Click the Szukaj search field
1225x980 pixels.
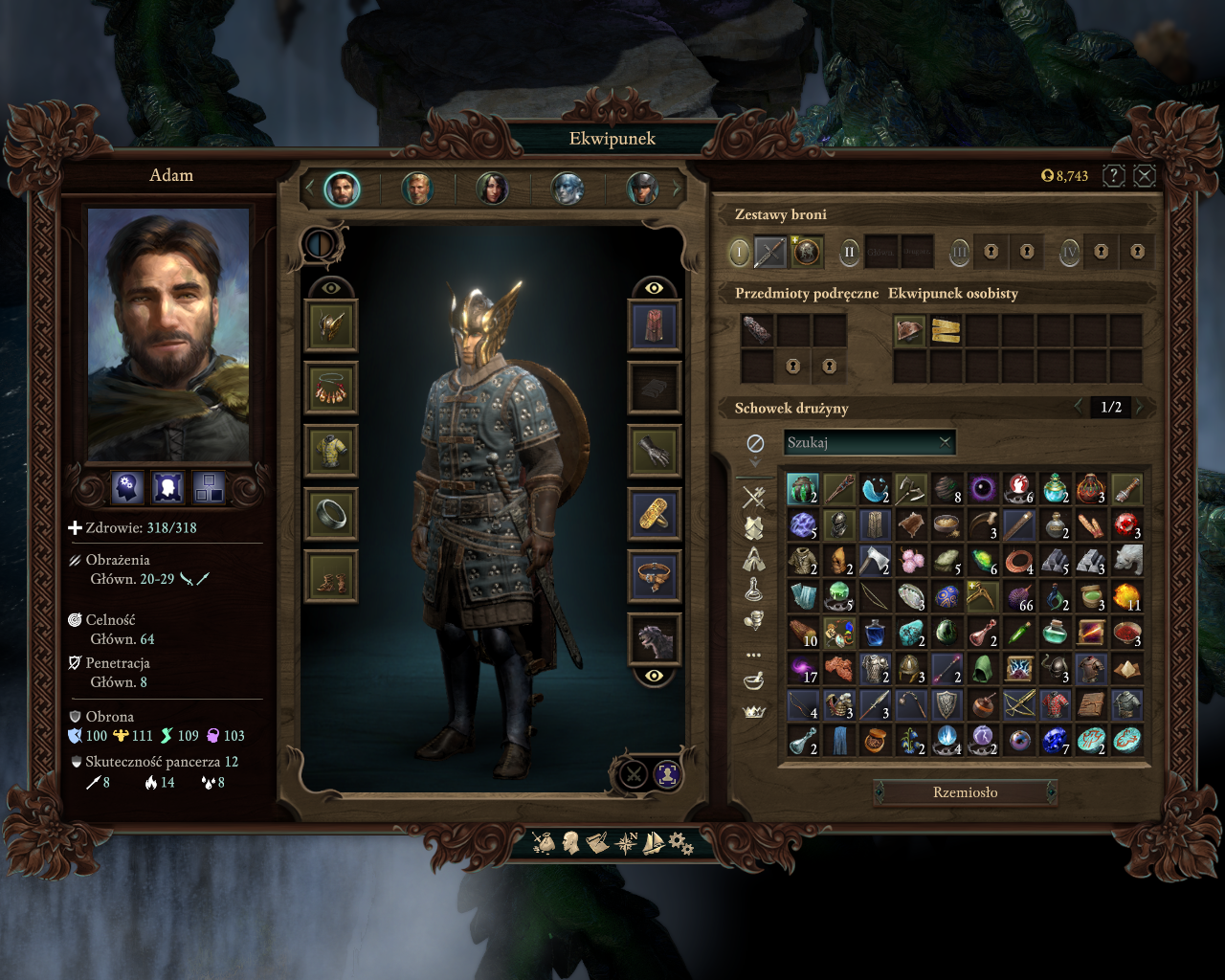(859, 442)
